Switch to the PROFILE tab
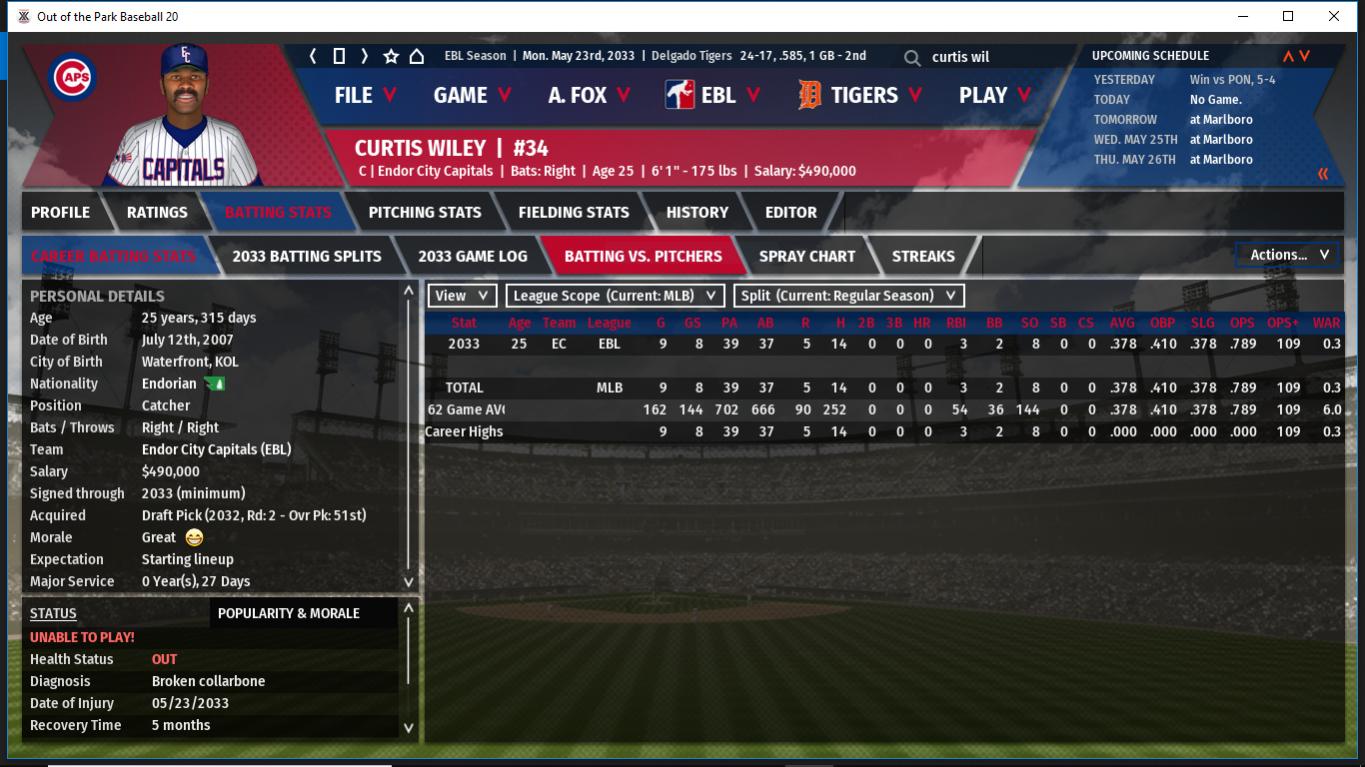The height and width of the screenshot is (767, 1365). click(60, 212)
